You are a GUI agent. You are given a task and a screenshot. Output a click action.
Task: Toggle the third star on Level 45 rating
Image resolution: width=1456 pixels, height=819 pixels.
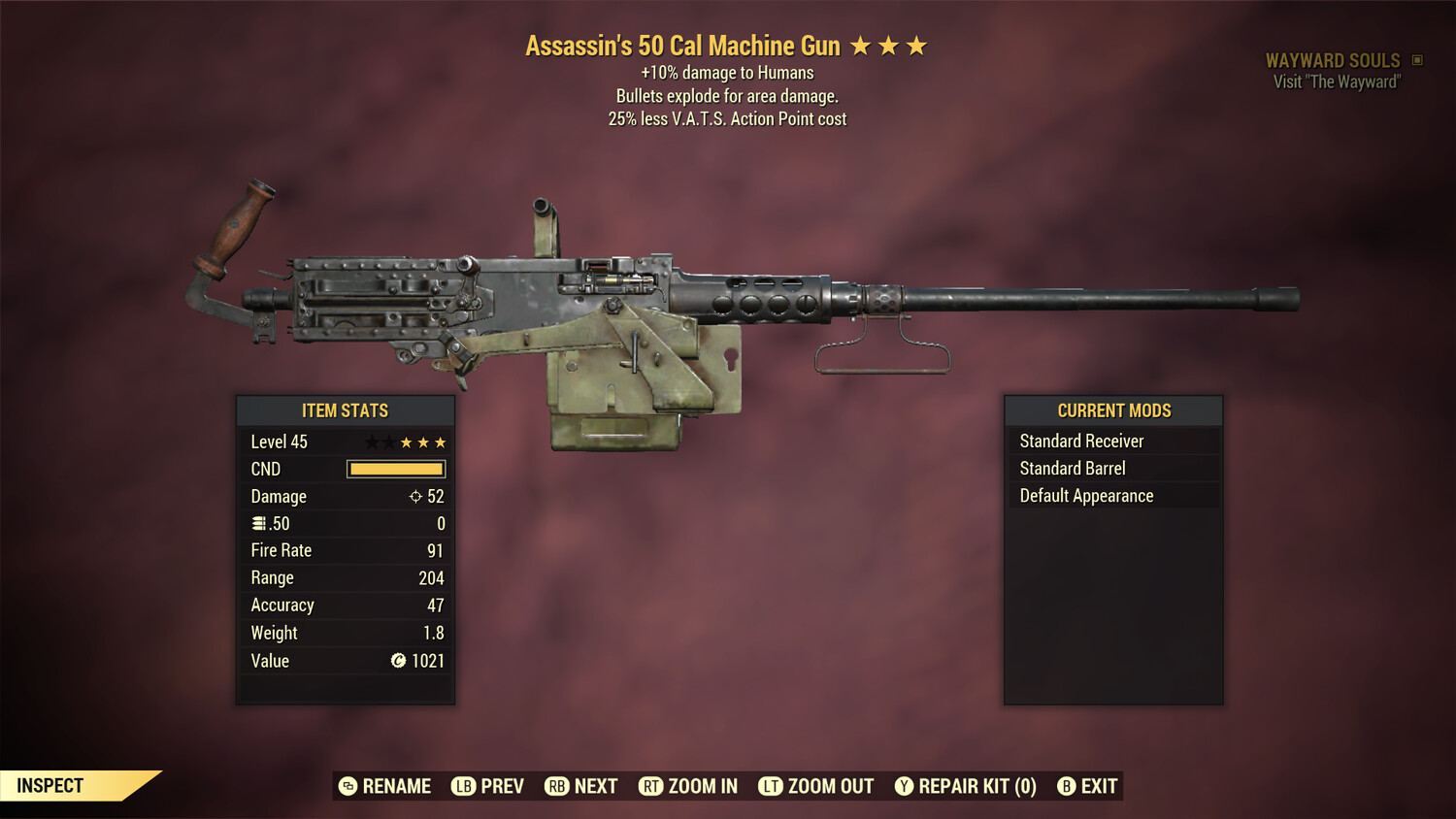(x=406, y=442)
